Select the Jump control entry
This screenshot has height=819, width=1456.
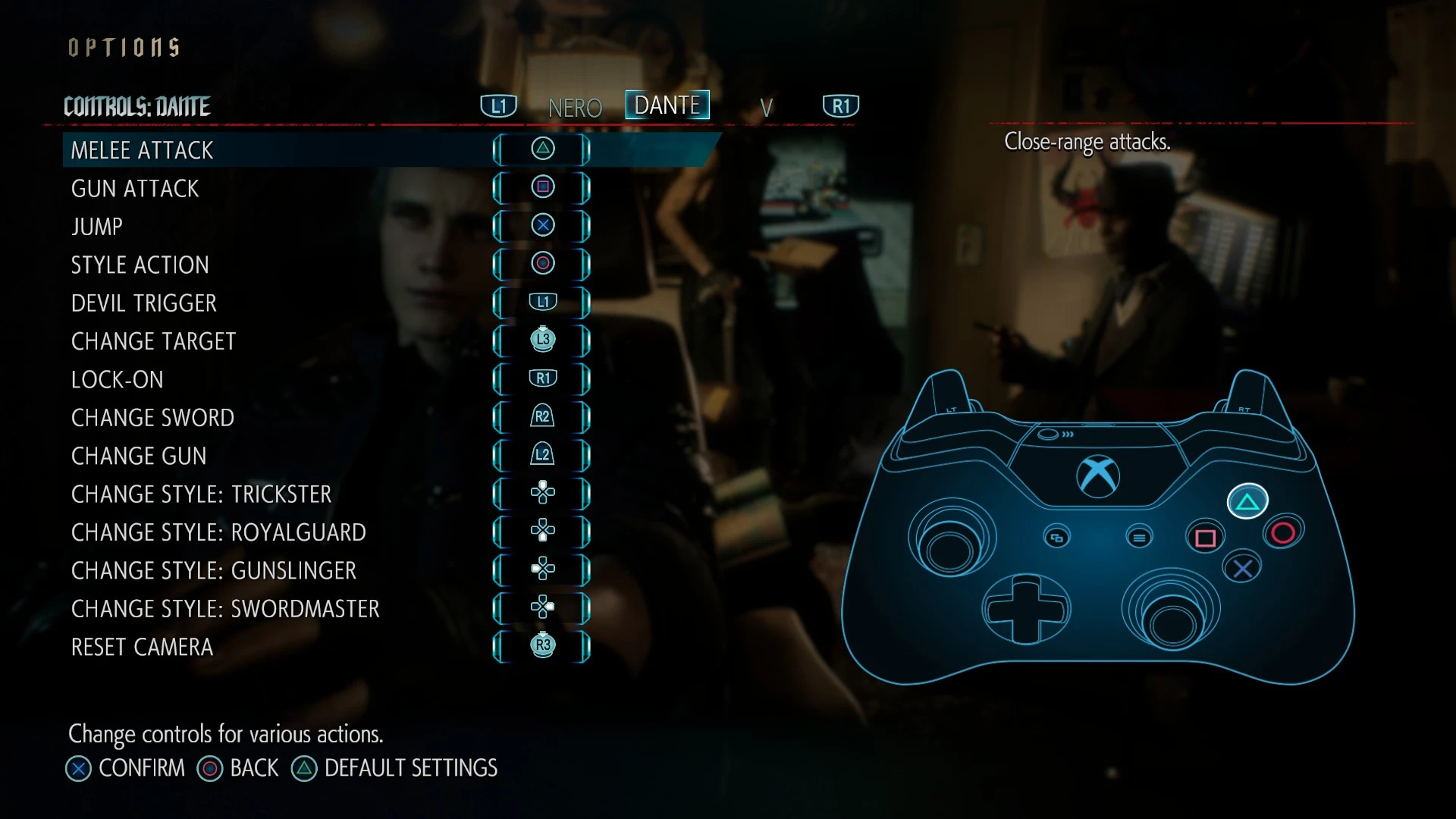97,227
